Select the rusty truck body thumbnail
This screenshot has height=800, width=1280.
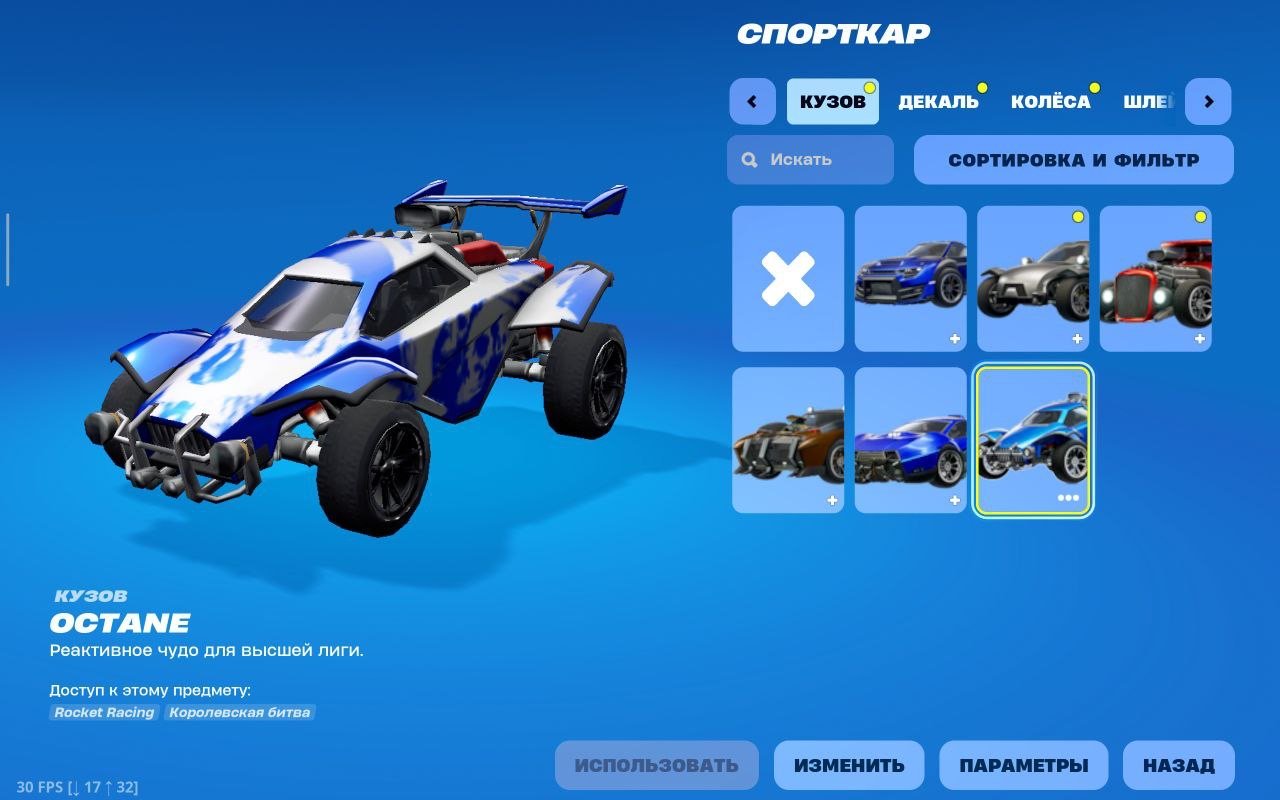click(x=788, y=438)
